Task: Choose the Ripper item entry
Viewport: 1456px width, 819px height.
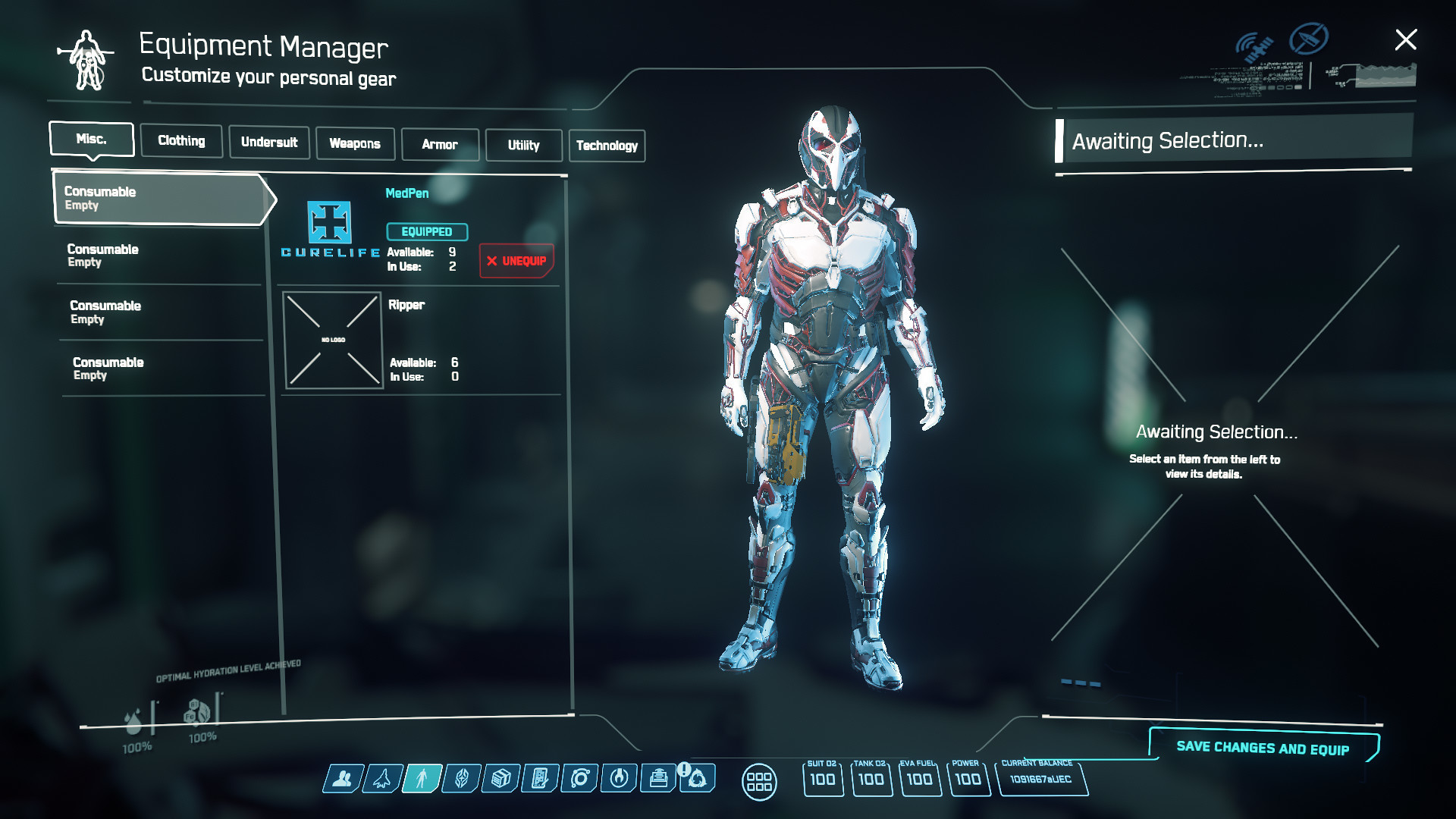Action: click(421, 340)
